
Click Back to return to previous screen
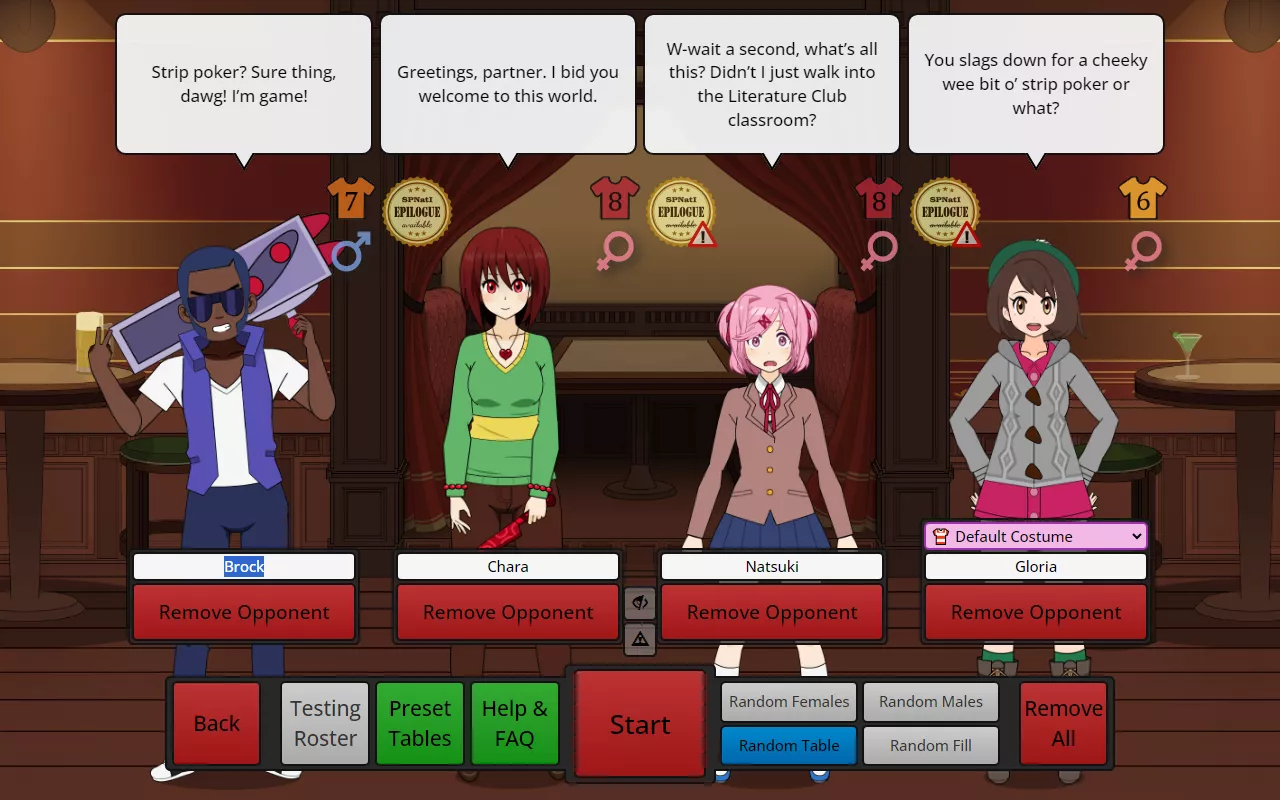tap(216, 722)
